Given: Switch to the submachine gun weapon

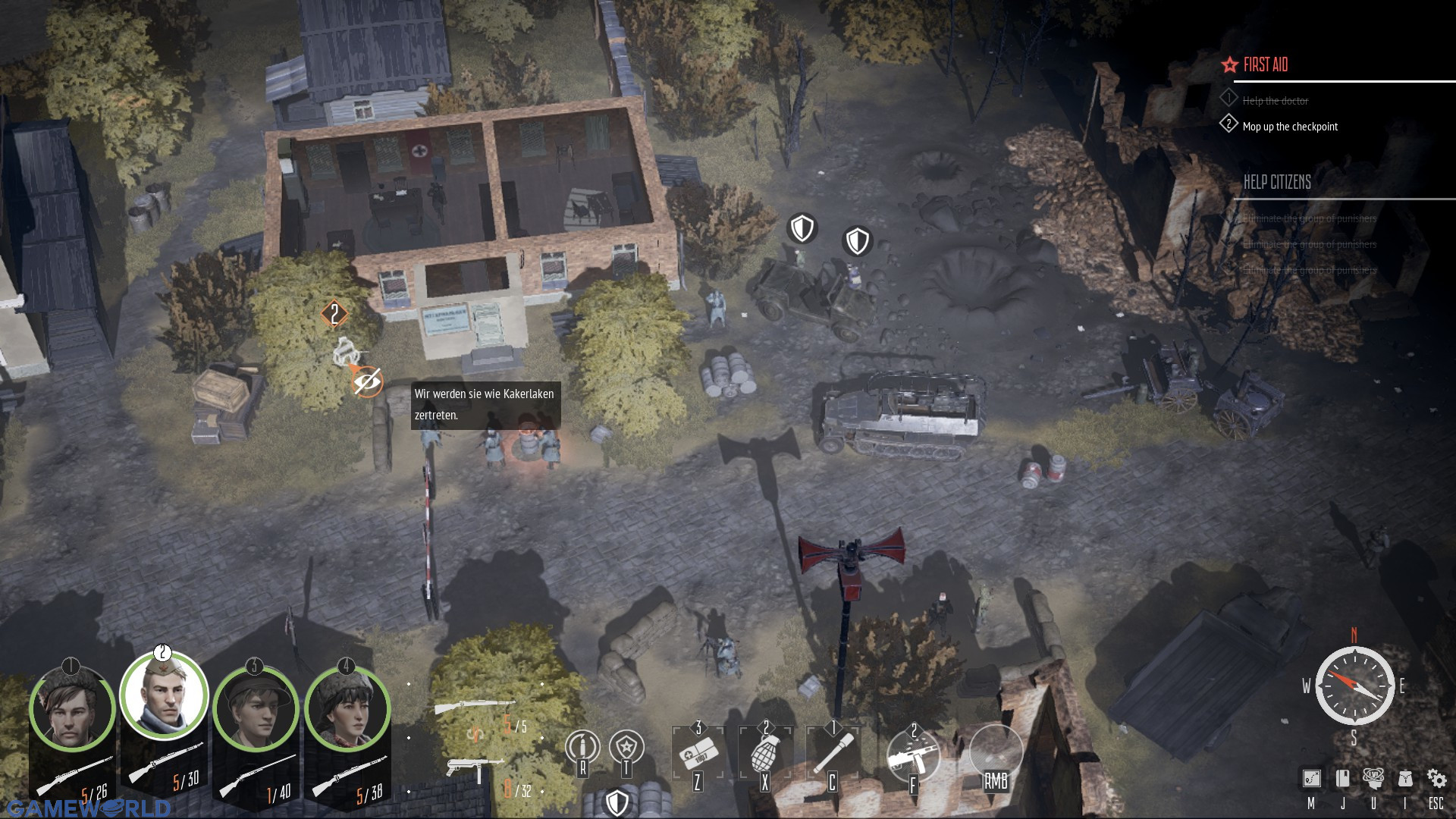Looking at the screenshot, I should [473, 767].
